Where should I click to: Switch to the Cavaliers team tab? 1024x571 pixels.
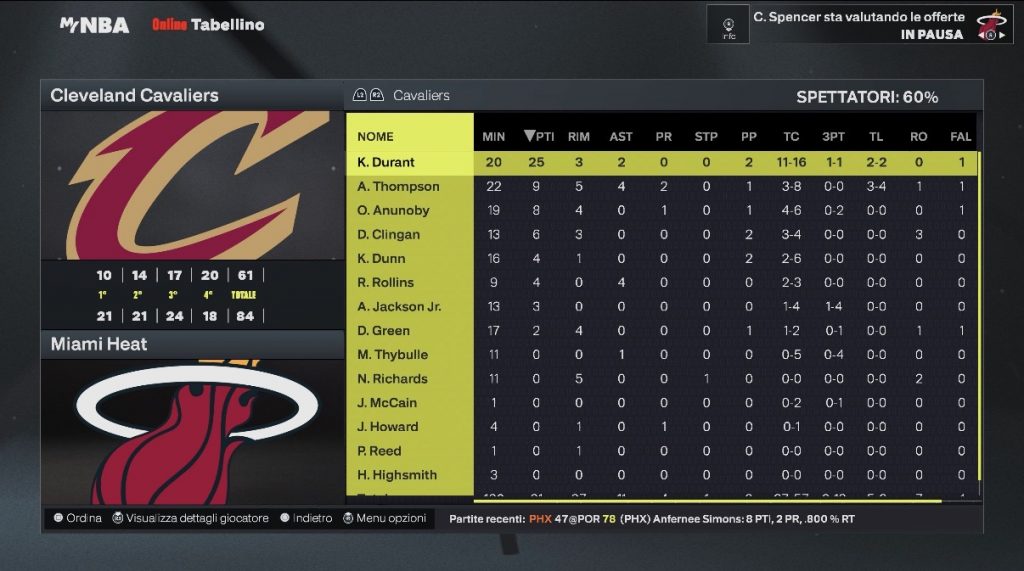click(421, 95)
